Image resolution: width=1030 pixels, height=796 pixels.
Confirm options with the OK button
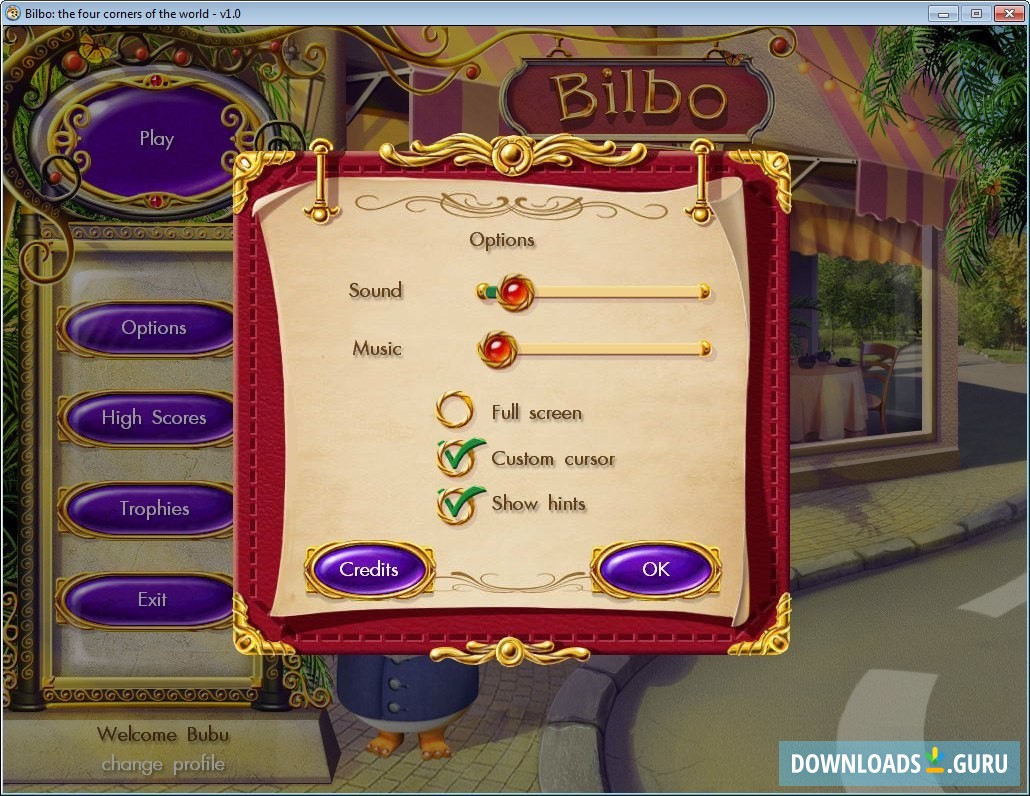[x=655, y=570]
